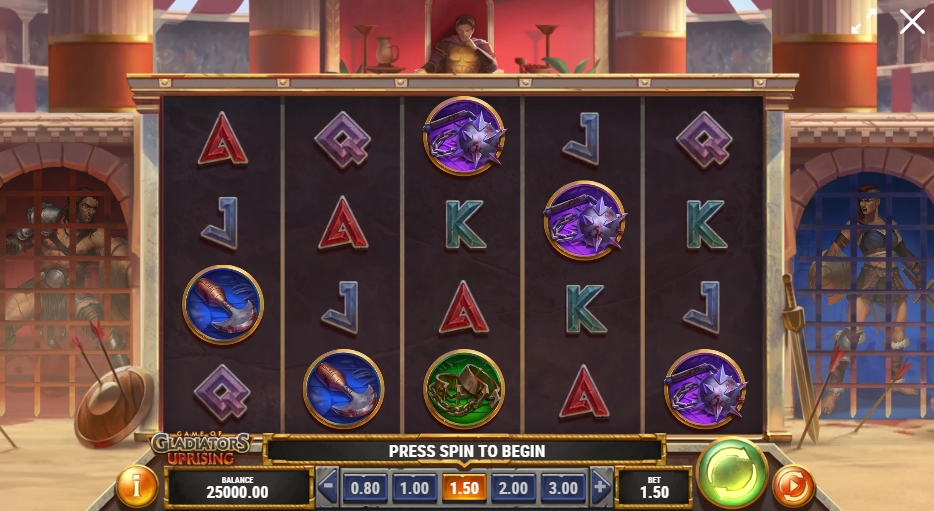Activate the orange autoplay button
This screenshot has width=934, height=511.
click(x=793, y=486)
